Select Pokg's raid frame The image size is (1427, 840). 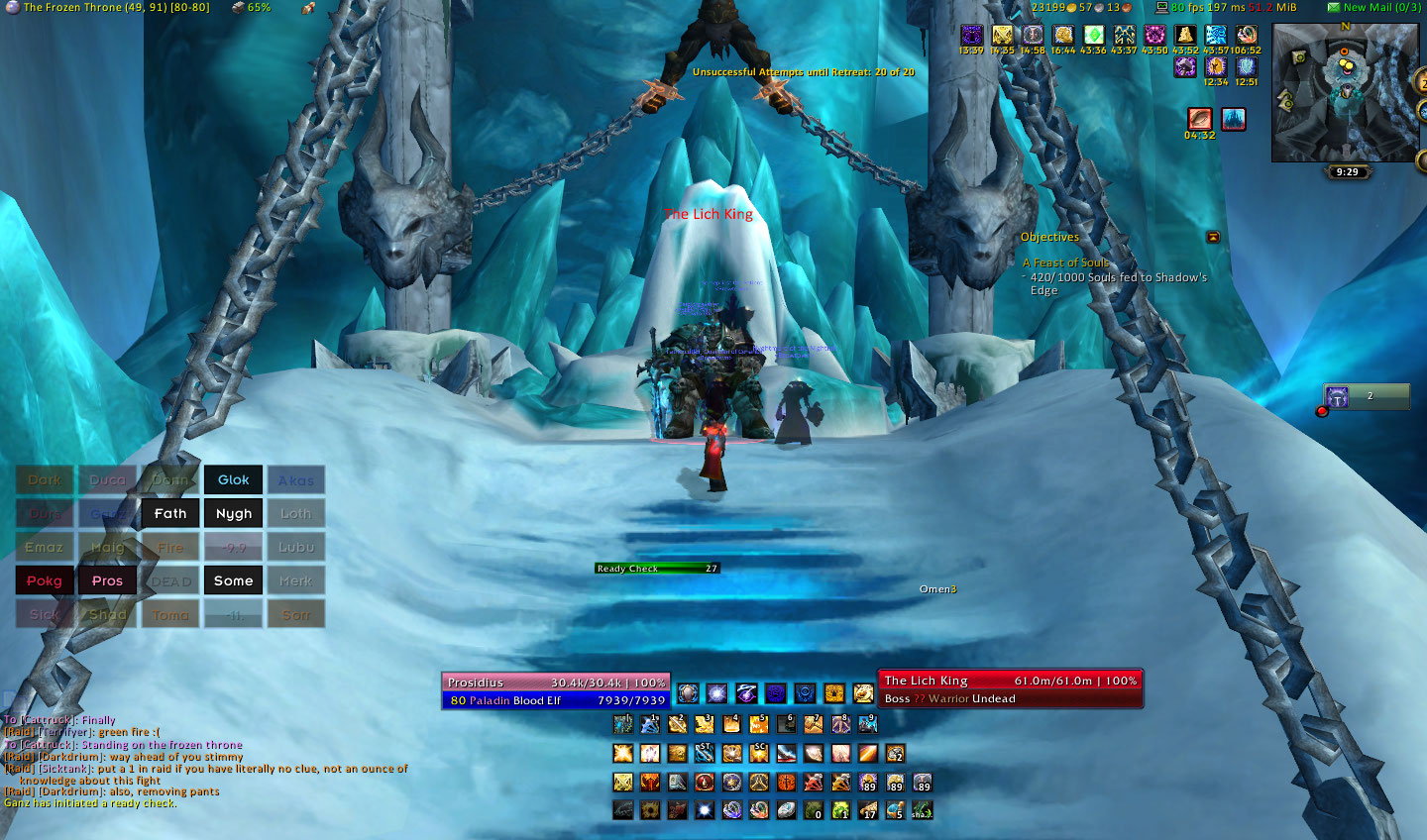45,581
